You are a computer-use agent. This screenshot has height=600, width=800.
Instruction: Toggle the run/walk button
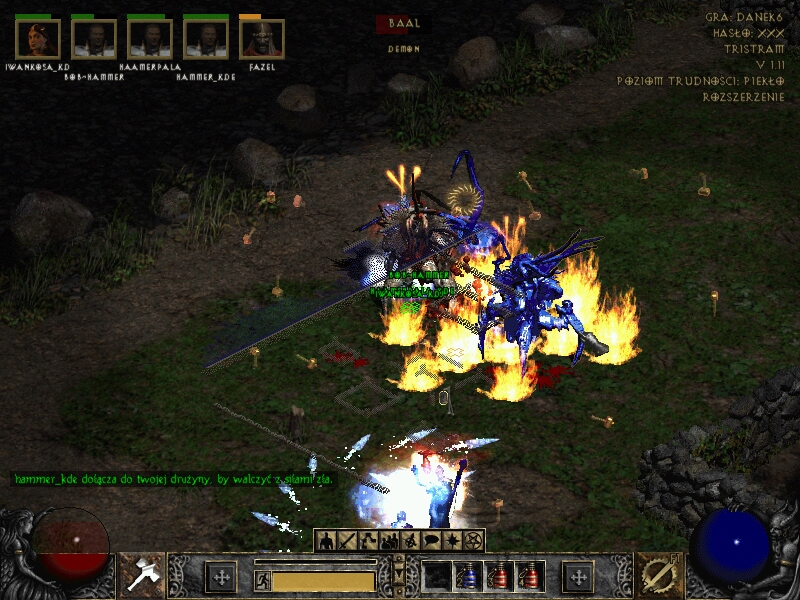(263, 579)
